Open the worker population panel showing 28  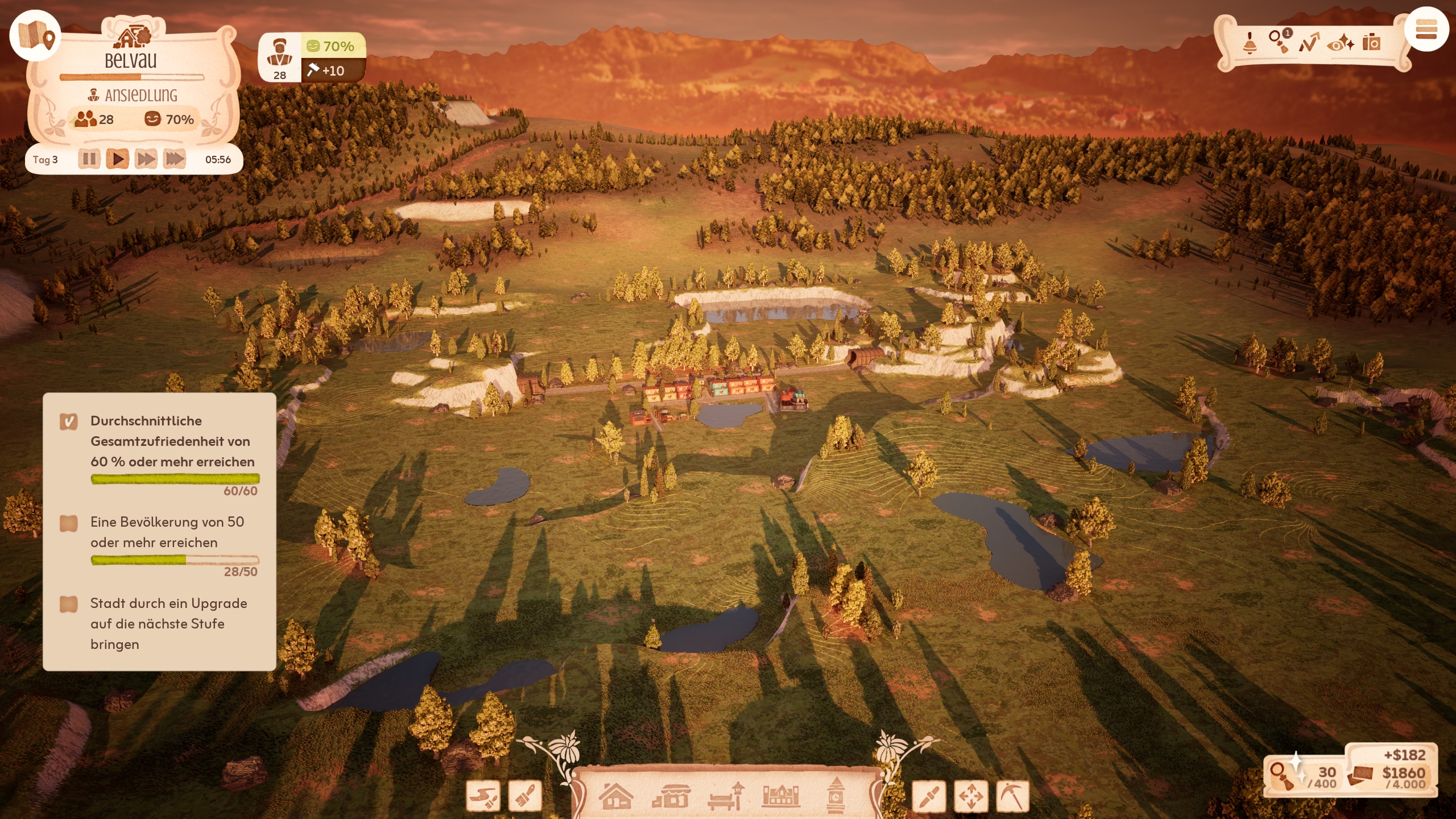coord(280,58)
